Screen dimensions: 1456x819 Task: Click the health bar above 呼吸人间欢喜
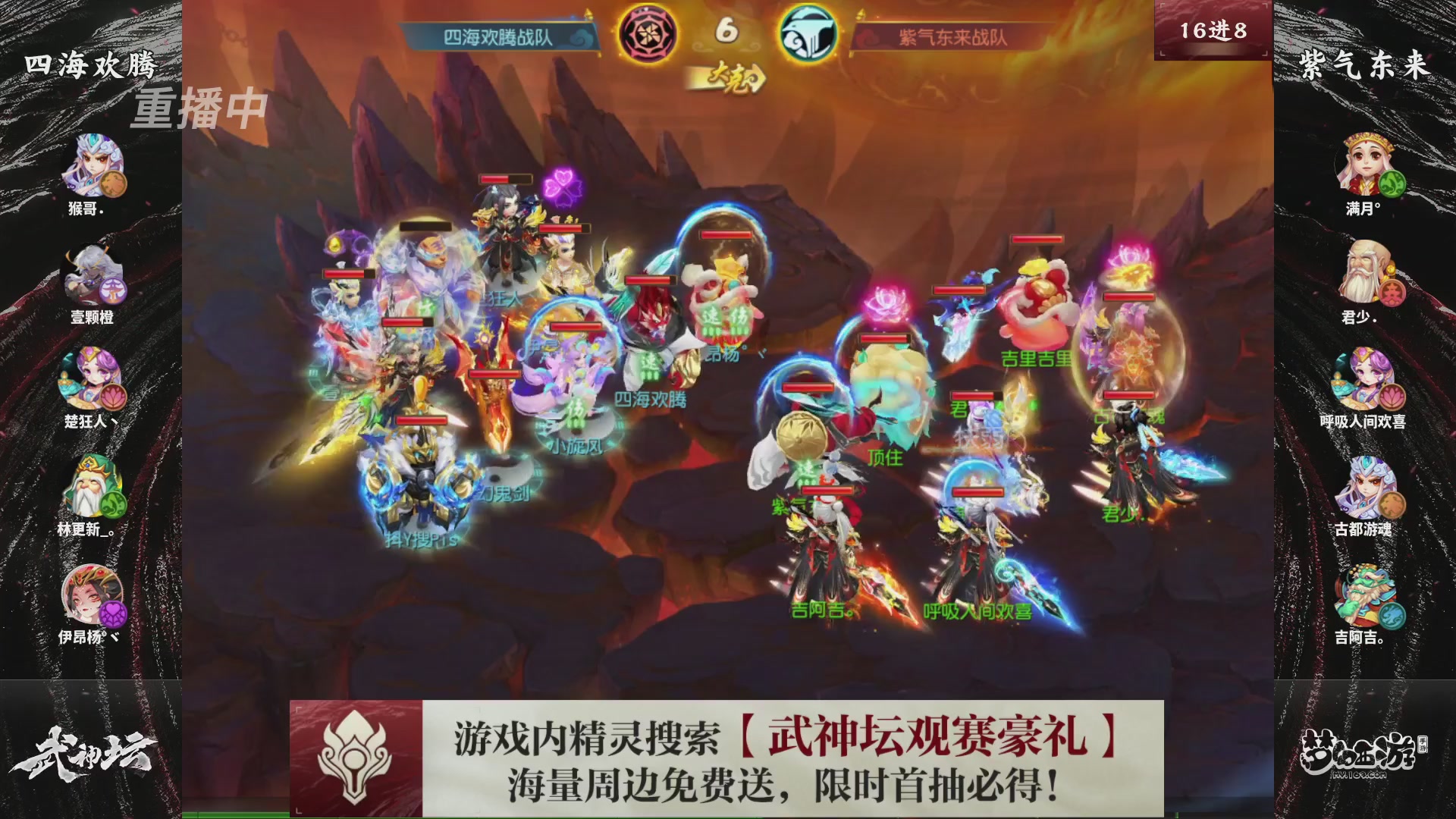click(x=978, y=493)
